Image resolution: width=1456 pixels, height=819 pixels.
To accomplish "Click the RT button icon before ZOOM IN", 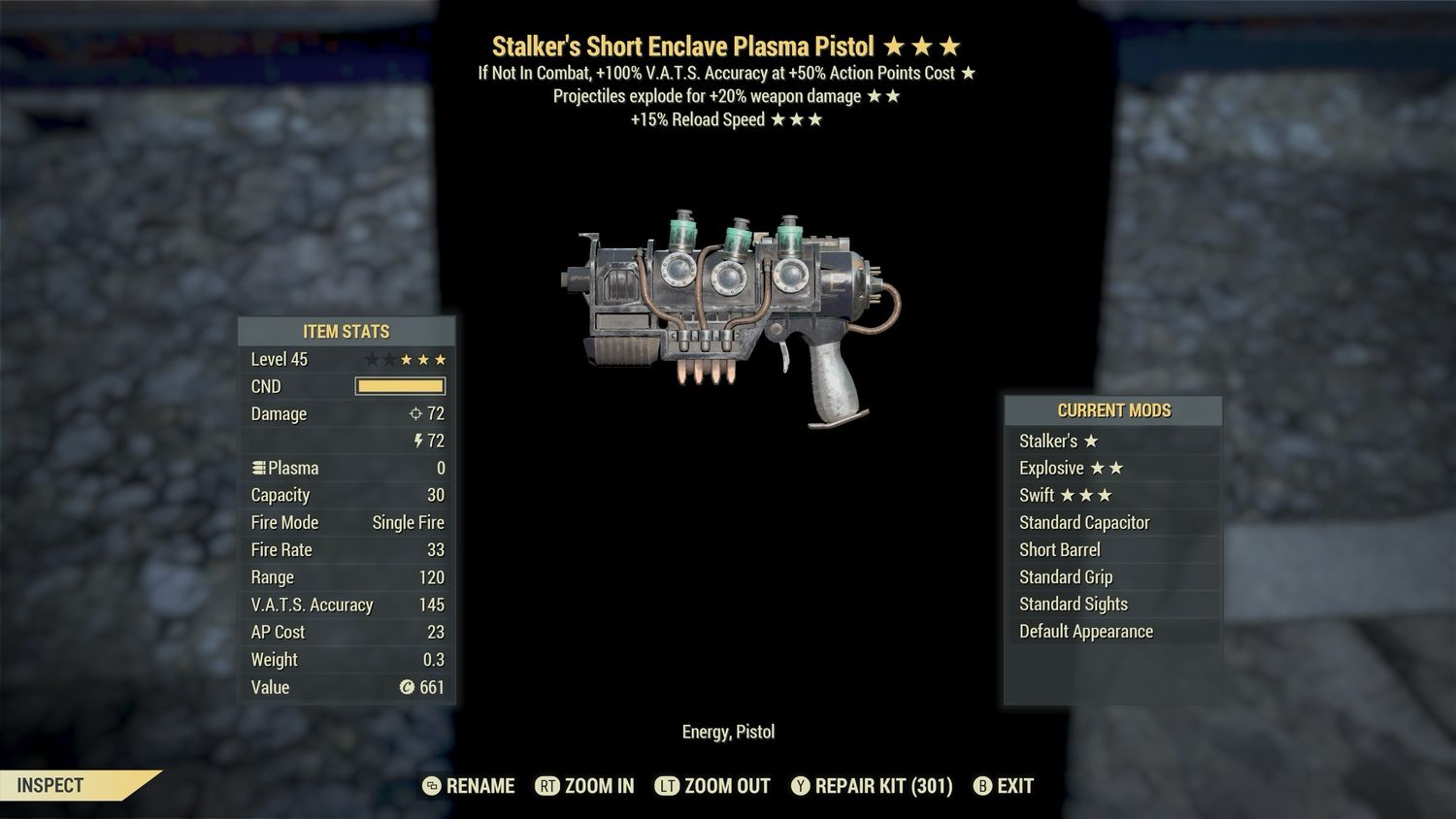I will pyautogui.click(x=546, y=786).
